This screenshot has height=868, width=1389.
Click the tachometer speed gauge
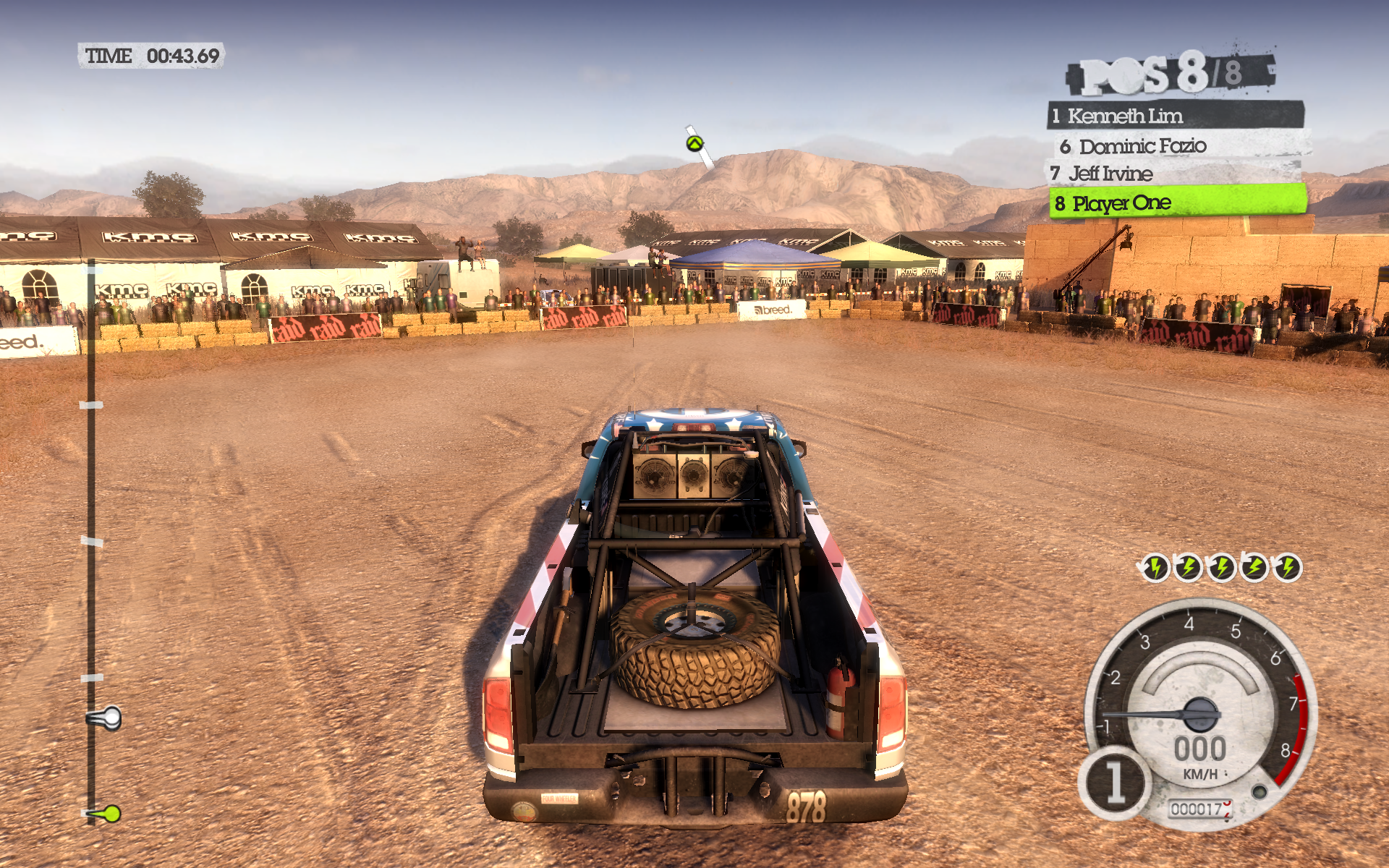coord(1202,712)
